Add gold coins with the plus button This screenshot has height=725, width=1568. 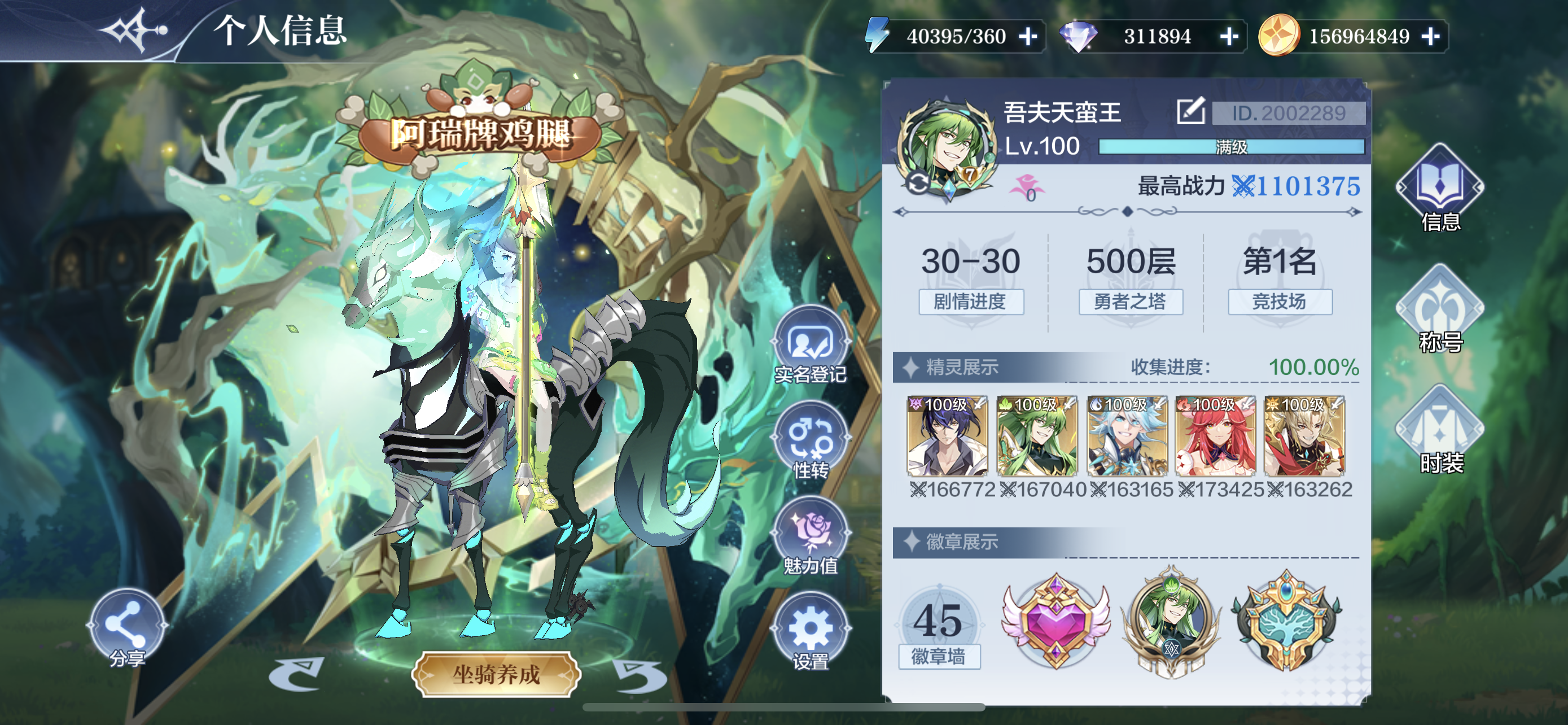[1430, 37]
